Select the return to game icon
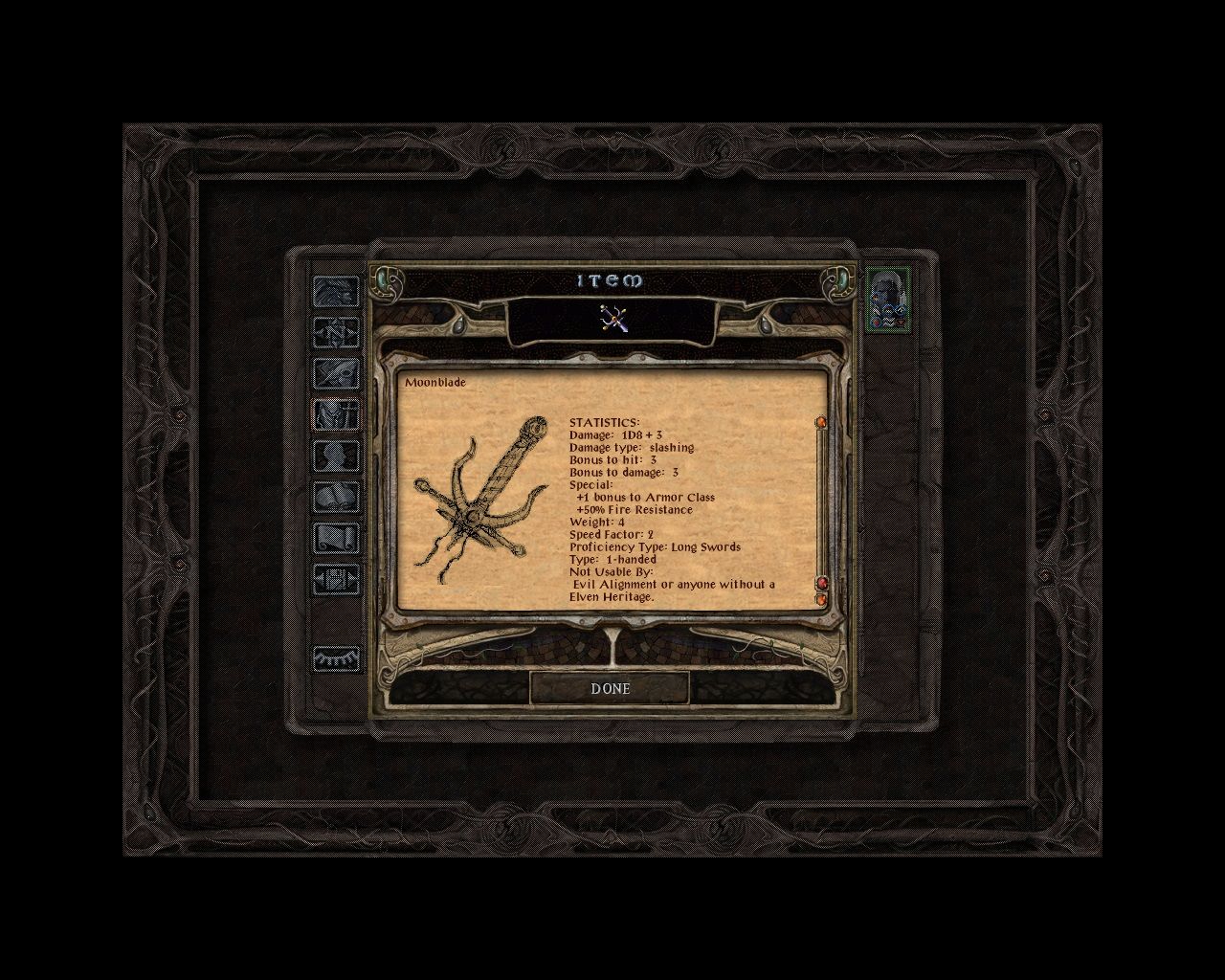Screen dimensions: 1225x980 point(335,292)
